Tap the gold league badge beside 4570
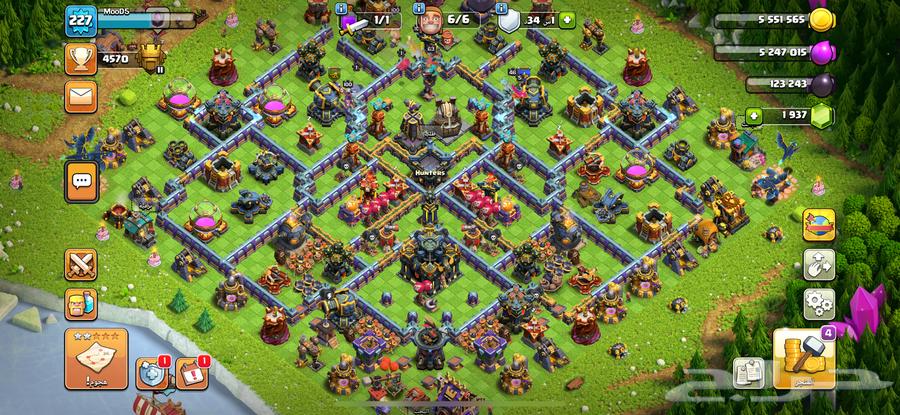 (152, 56)
